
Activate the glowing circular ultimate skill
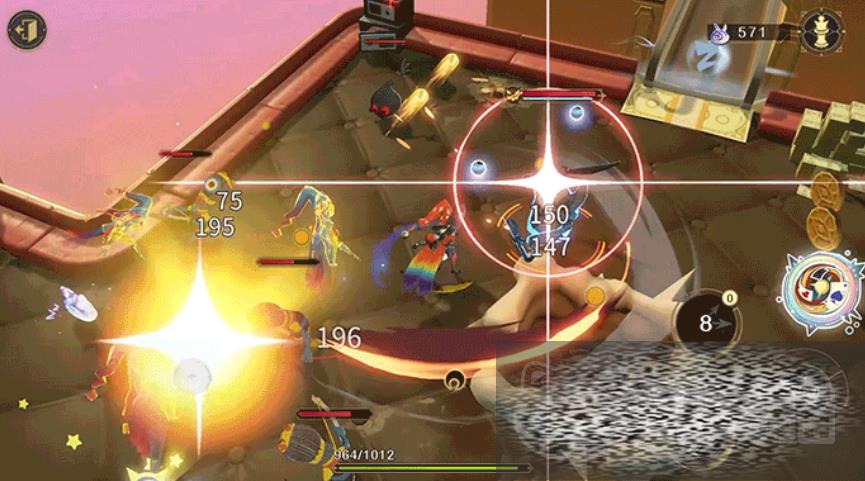click(x=822, y=294)
